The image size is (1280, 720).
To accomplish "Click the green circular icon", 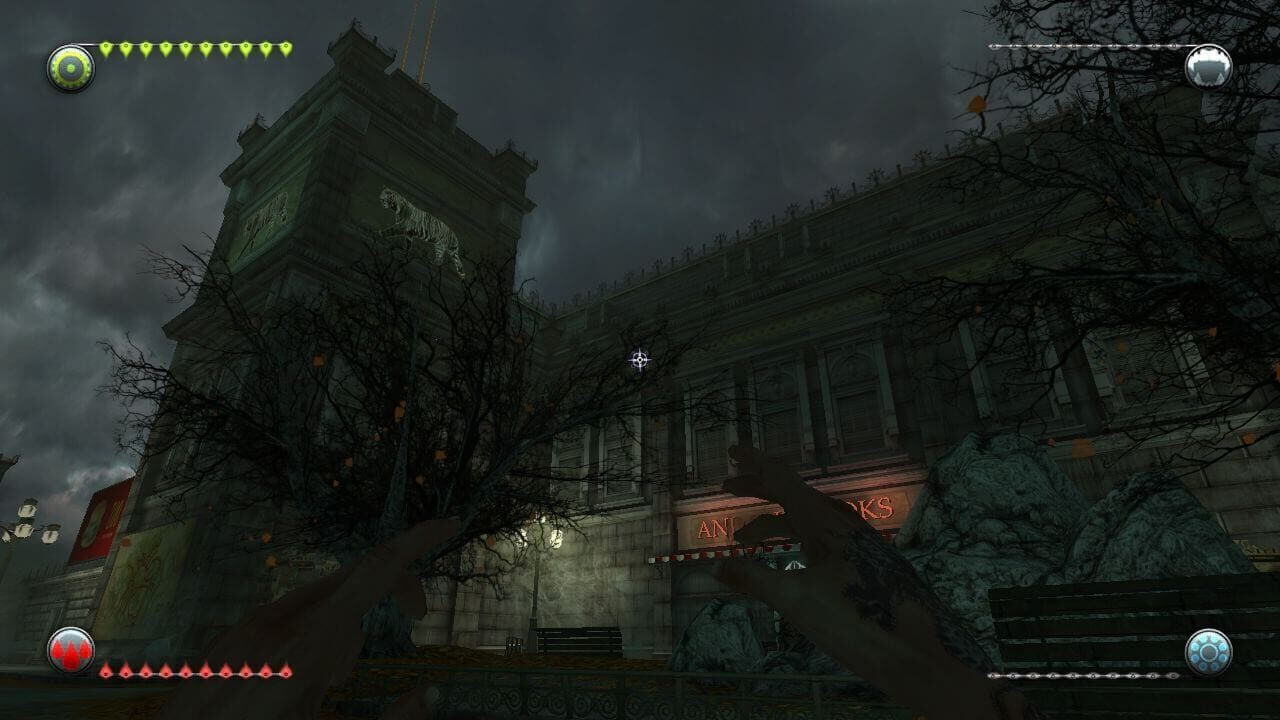I will (71, 68).
